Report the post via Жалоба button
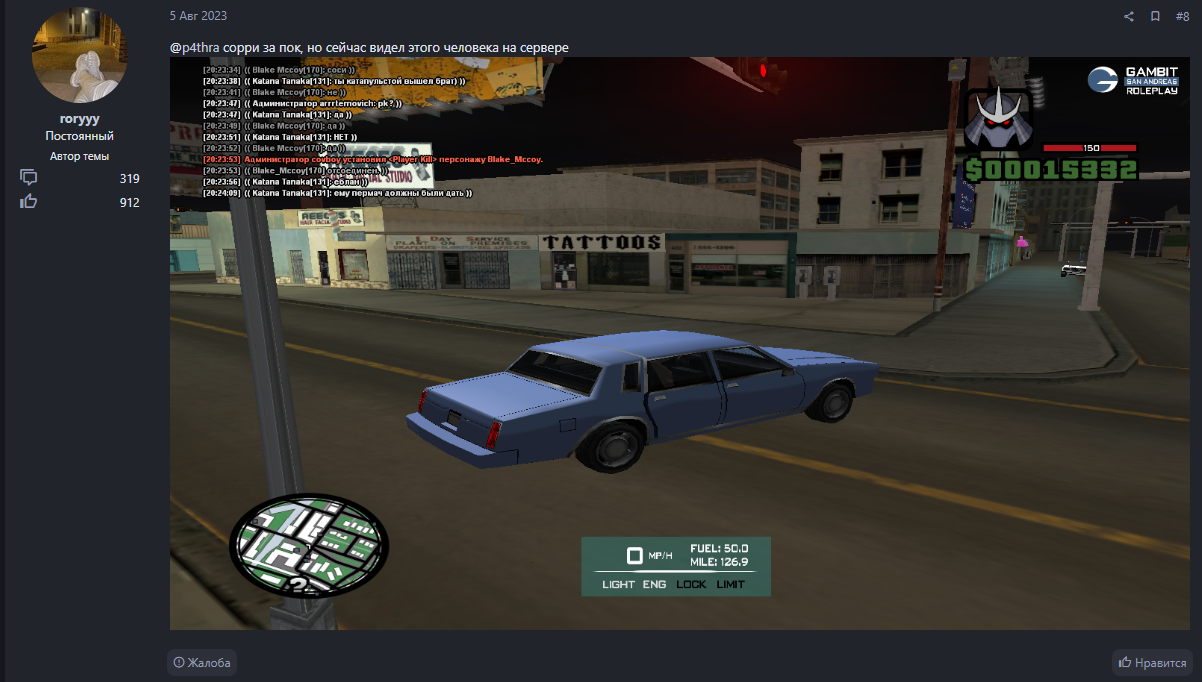Screen dimensions: 1202x682 tap(202, 662)
